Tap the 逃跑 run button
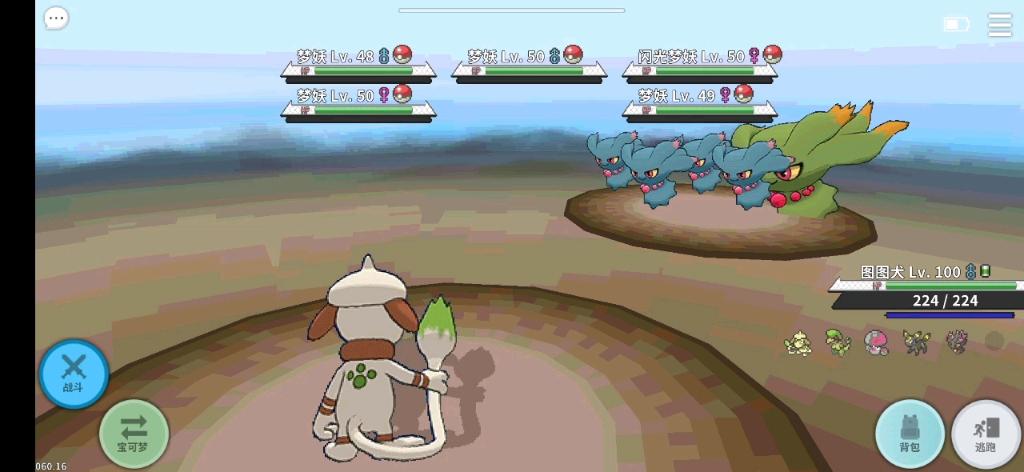This screenshot has width=1024, height=472. [986, 434]
